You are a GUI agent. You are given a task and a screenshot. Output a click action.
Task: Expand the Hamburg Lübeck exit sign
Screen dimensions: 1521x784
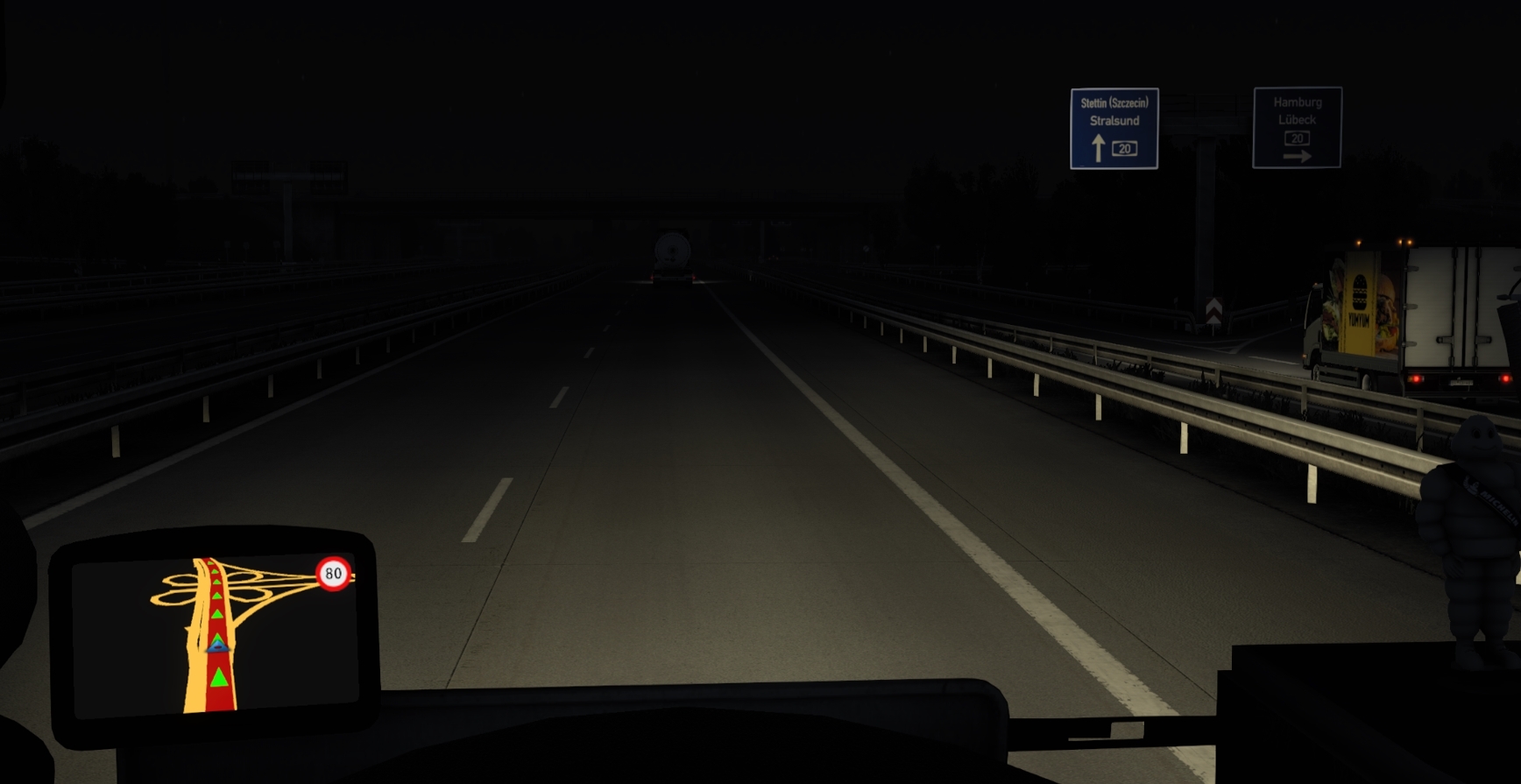1298,127
